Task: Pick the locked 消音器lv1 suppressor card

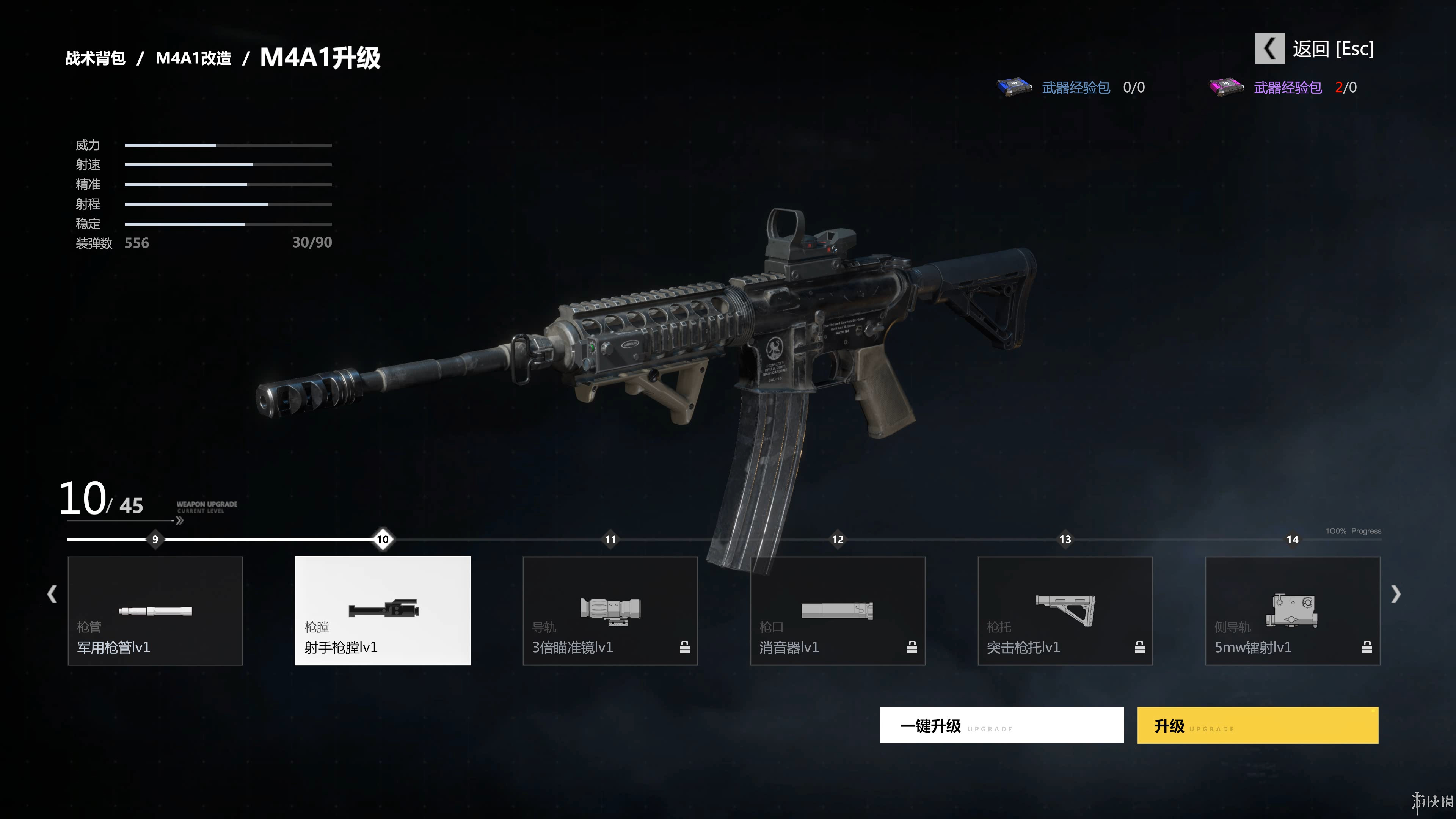Action: coord(838,610)
